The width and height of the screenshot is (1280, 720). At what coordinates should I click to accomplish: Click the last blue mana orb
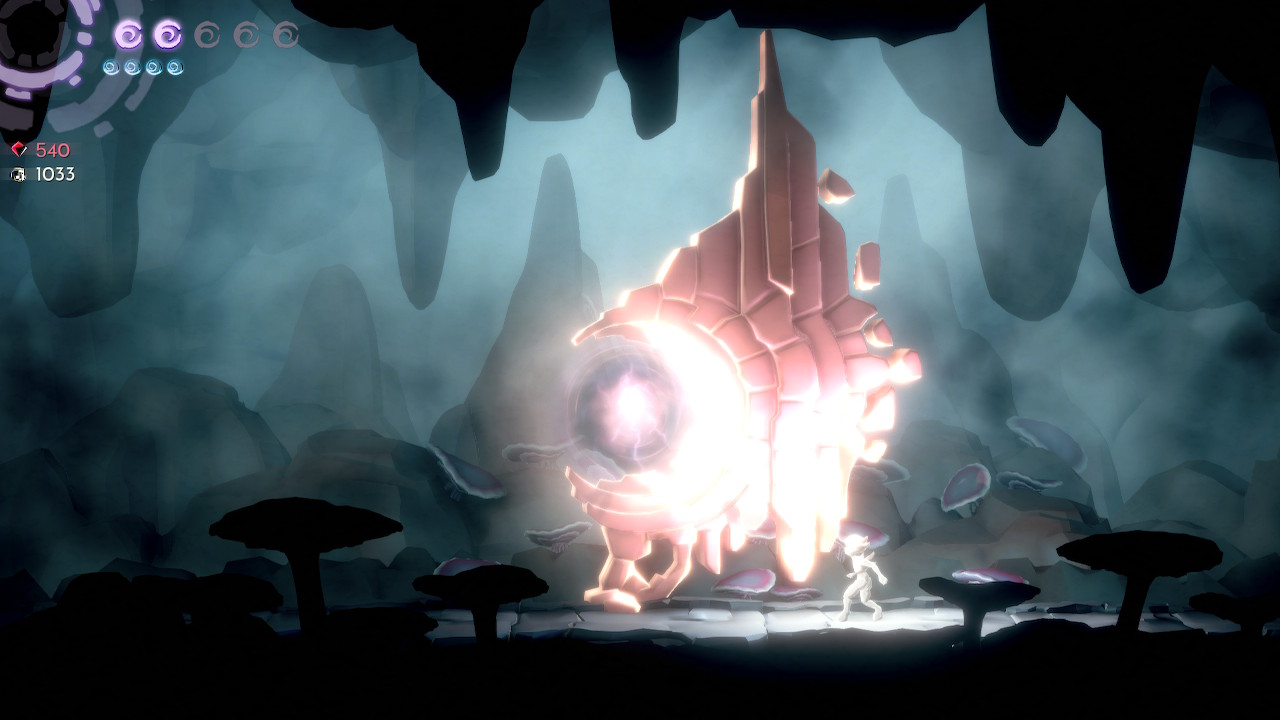(x=174, y=66)
